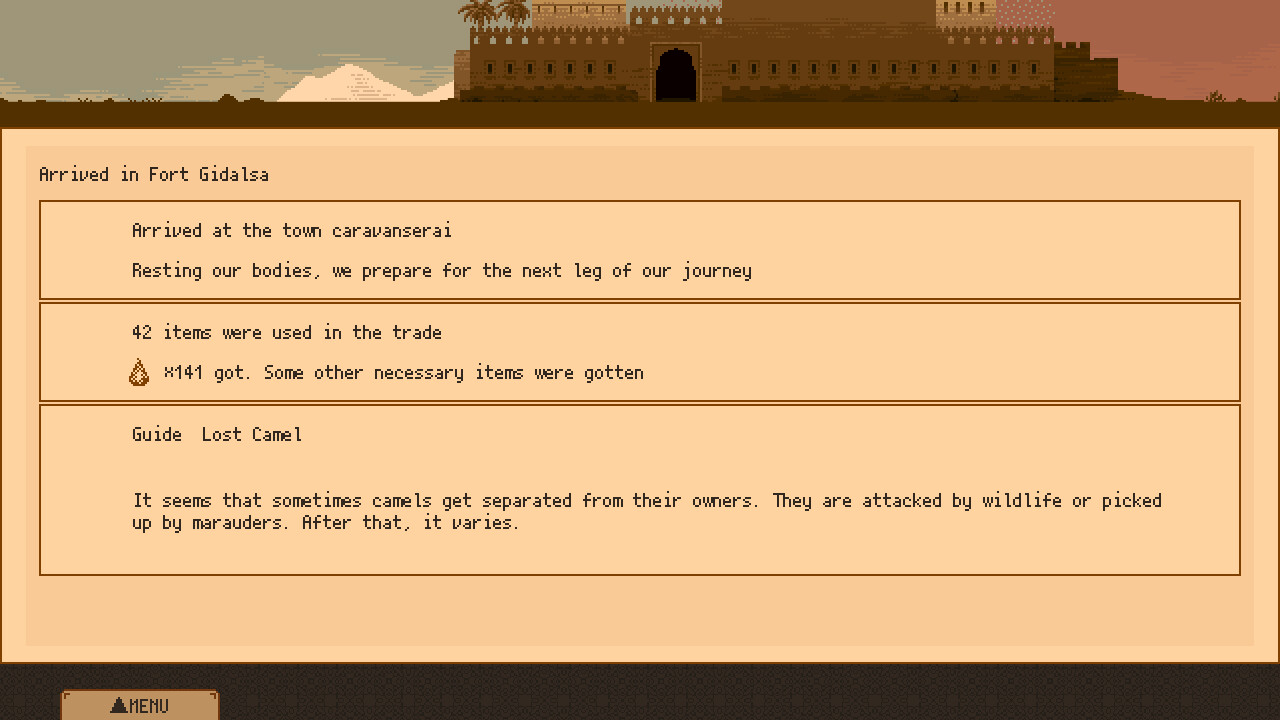Screen dimensions: 1280x720
Task: Click the Arrived in Fort Gidalsa header
Action: pyautogui.click(x=154, y=174)
